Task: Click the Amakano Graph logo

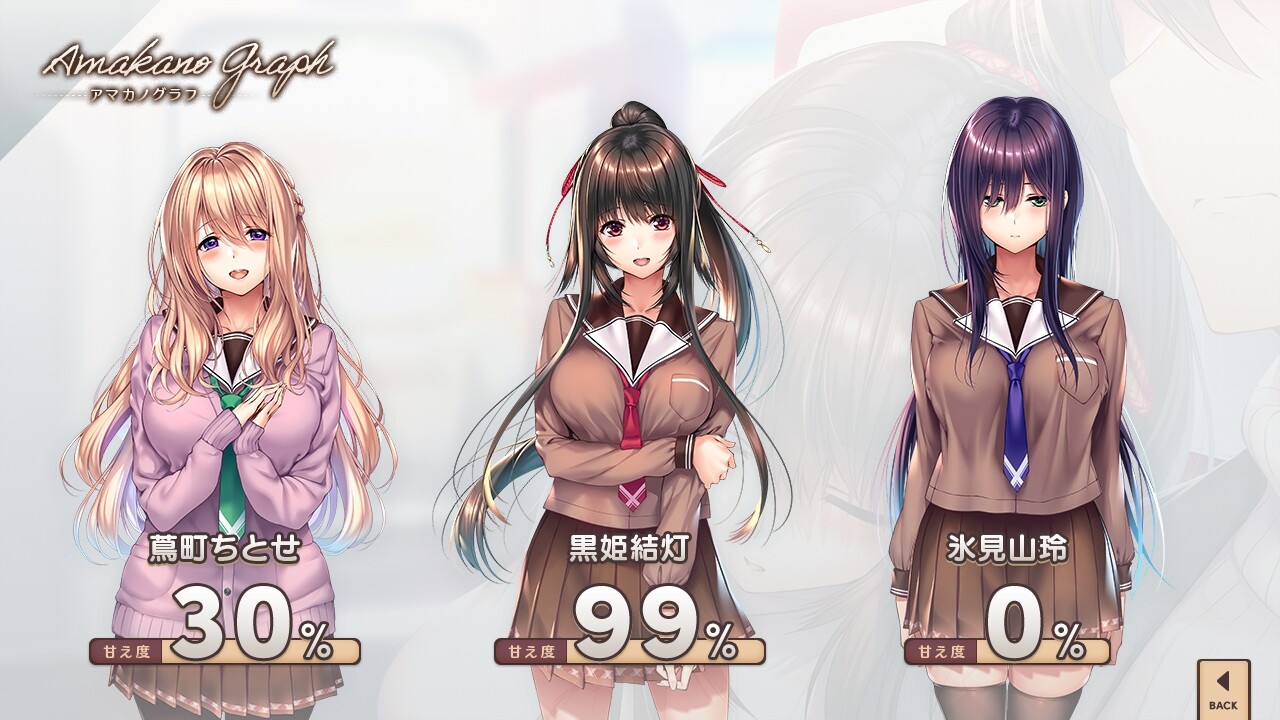Action: click(x=190, y=60)
